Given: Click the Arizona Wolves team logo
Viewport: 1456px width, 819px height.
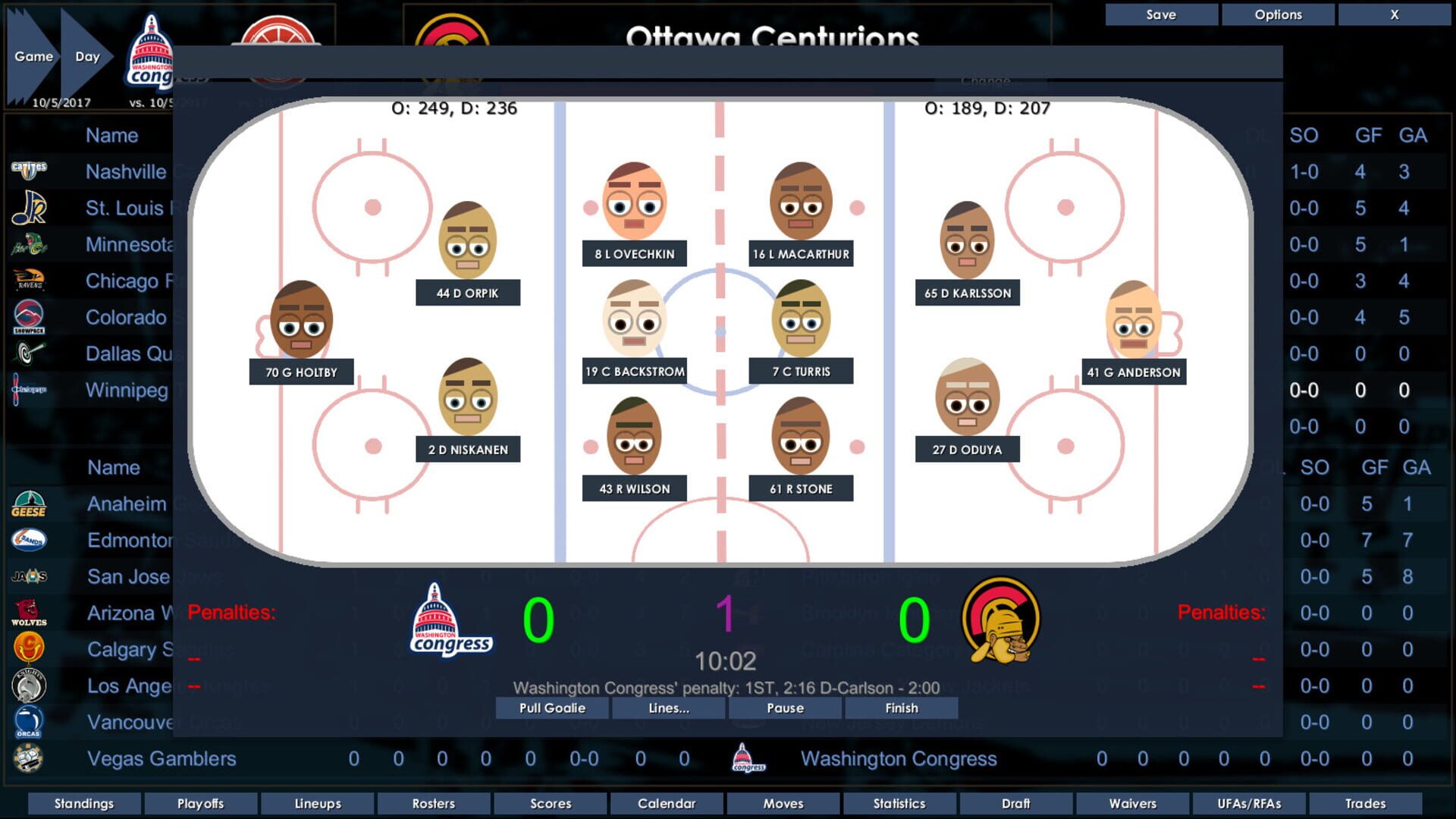Looking at the screenshot, I should coord(30,611).
